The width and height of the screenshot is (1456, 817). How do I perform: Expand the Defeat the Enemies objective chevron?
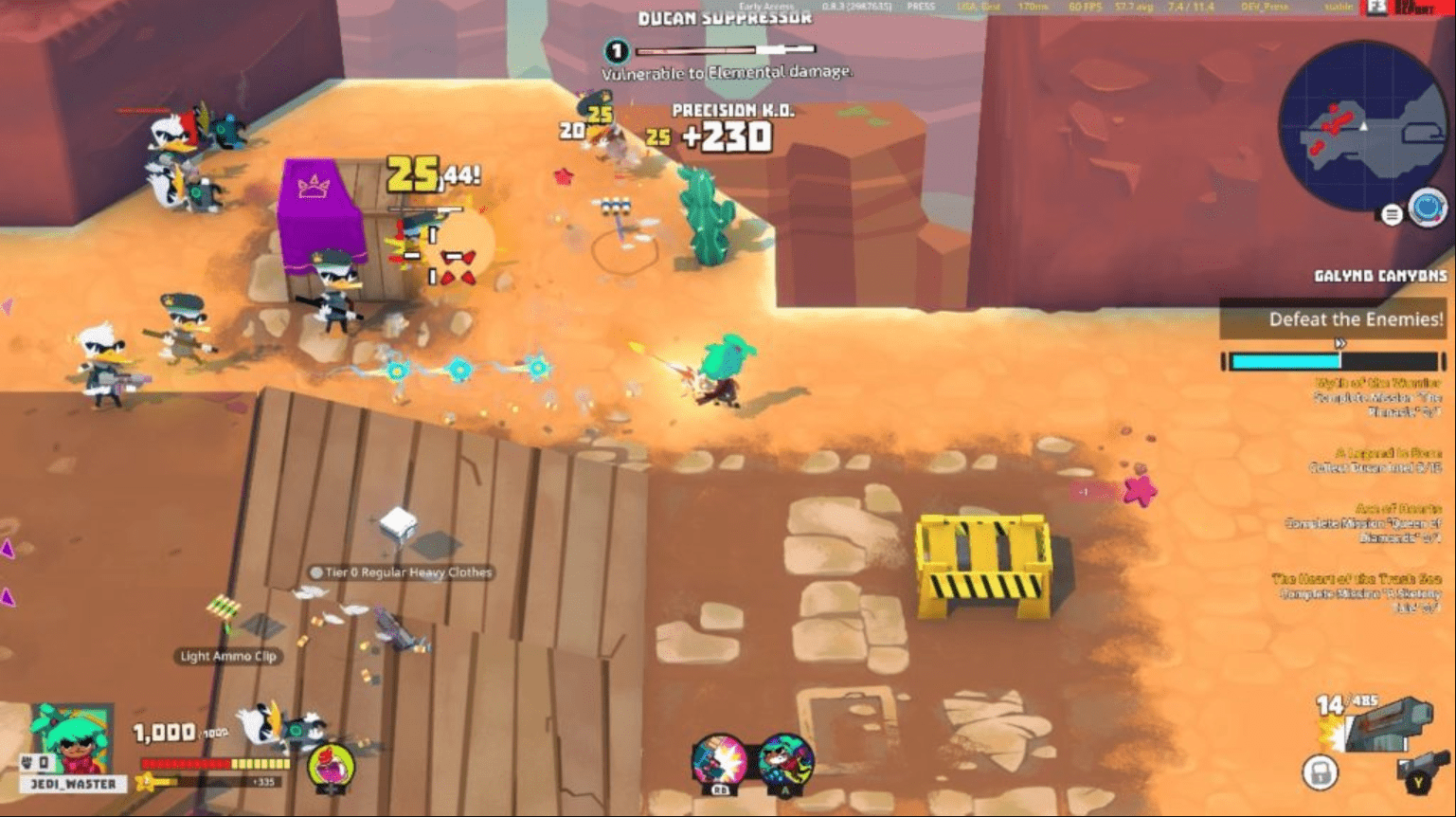1341,345
